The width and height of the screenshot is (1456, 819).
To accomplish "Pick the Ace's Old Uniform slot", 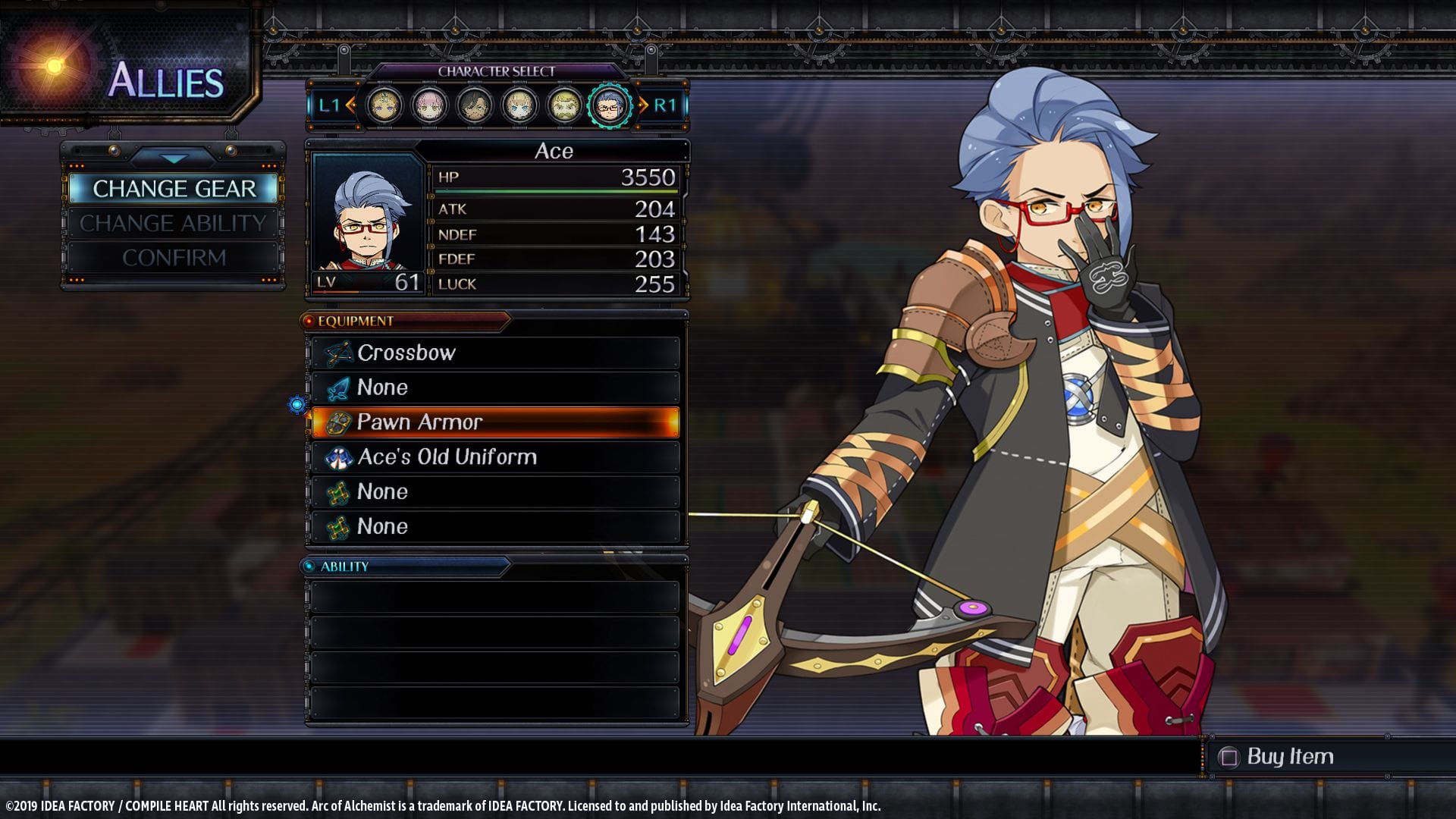I will click(x=496, y=457).
